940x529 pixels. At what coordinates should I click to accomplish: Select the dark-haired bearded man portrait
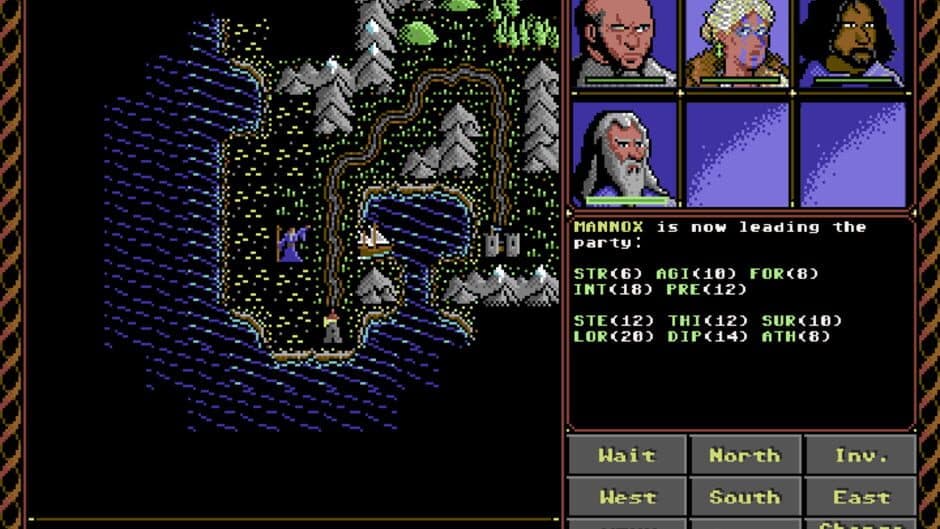pos(852,43)
